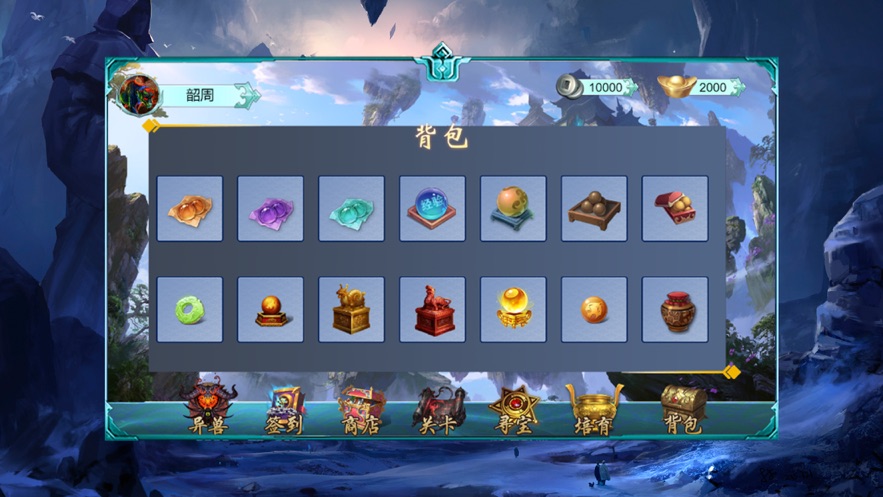Viewport: 883px width, 497px height.
Task: Open the 签到 sign-in menu
Action: point(284,410)
